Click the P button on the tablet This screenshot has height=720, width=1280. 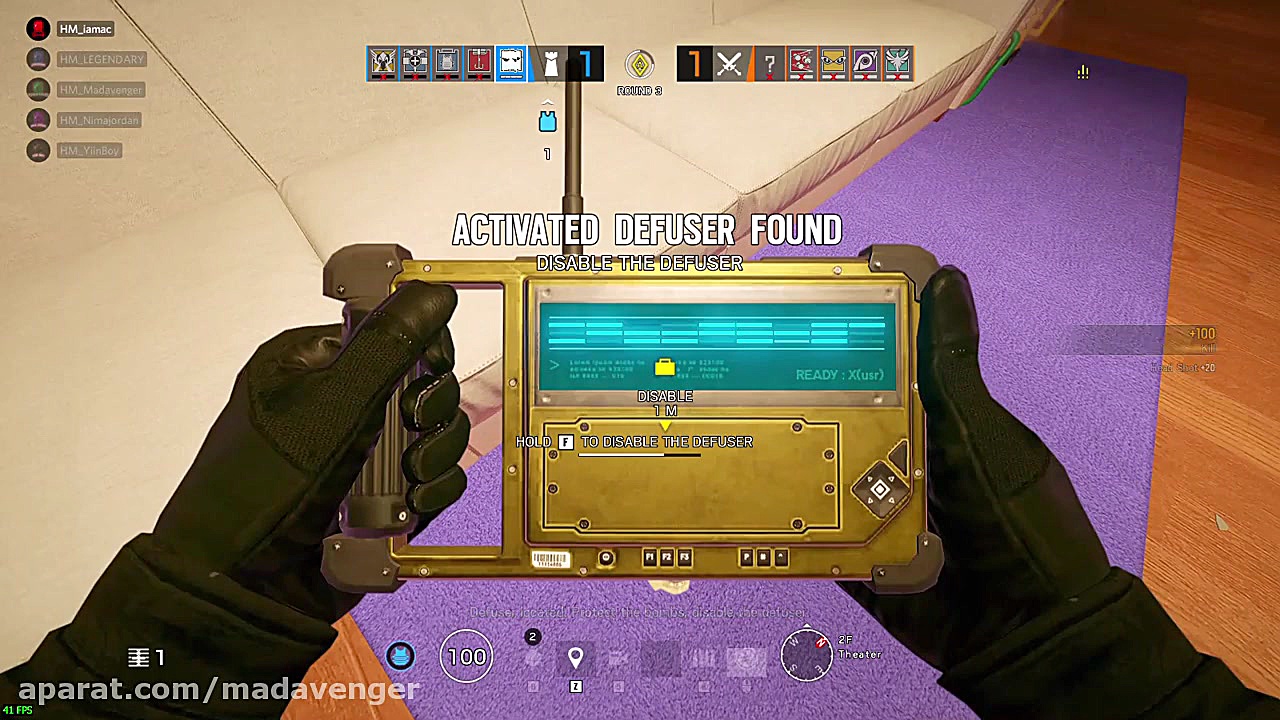coord(746,557)
